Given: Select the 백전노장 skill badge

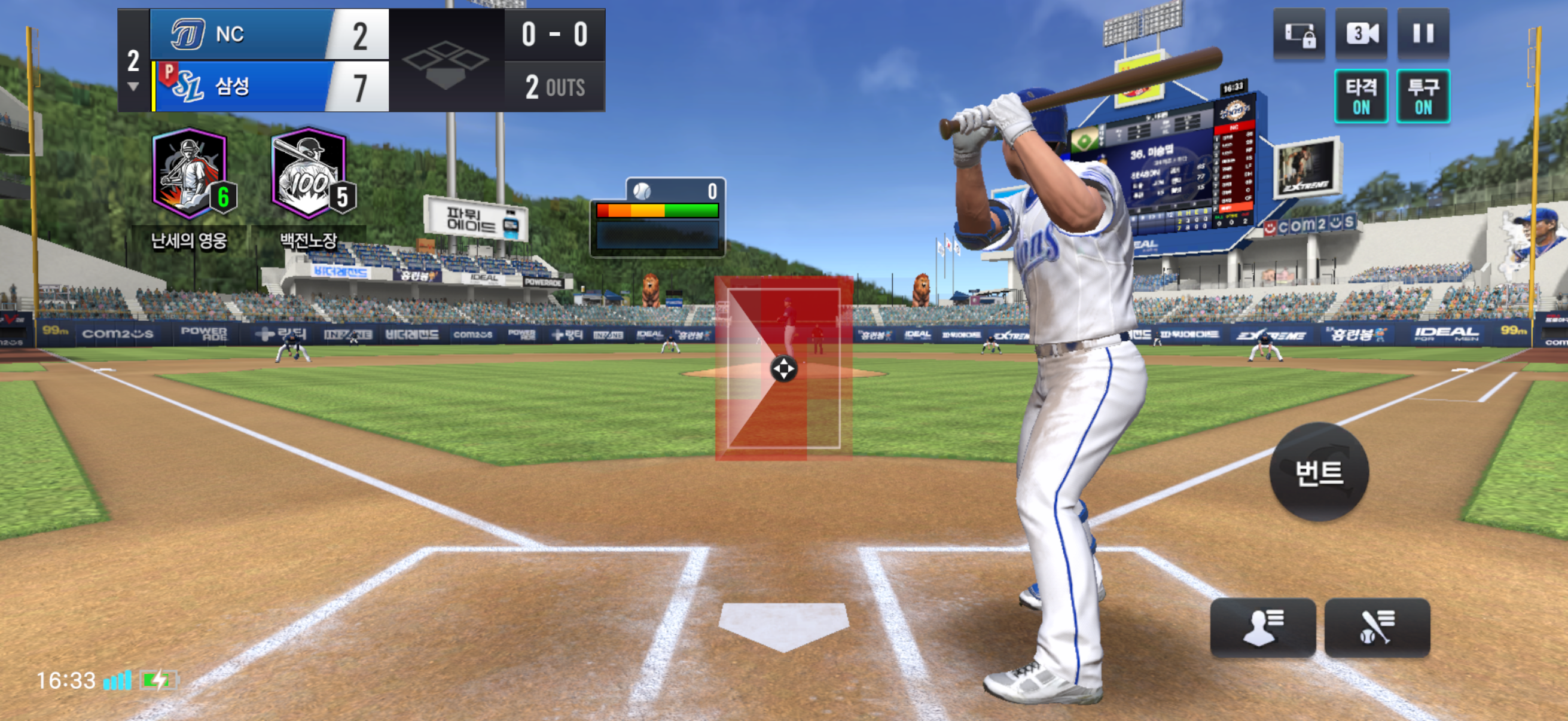Looking at the screenshot, I should coord(310,175).
